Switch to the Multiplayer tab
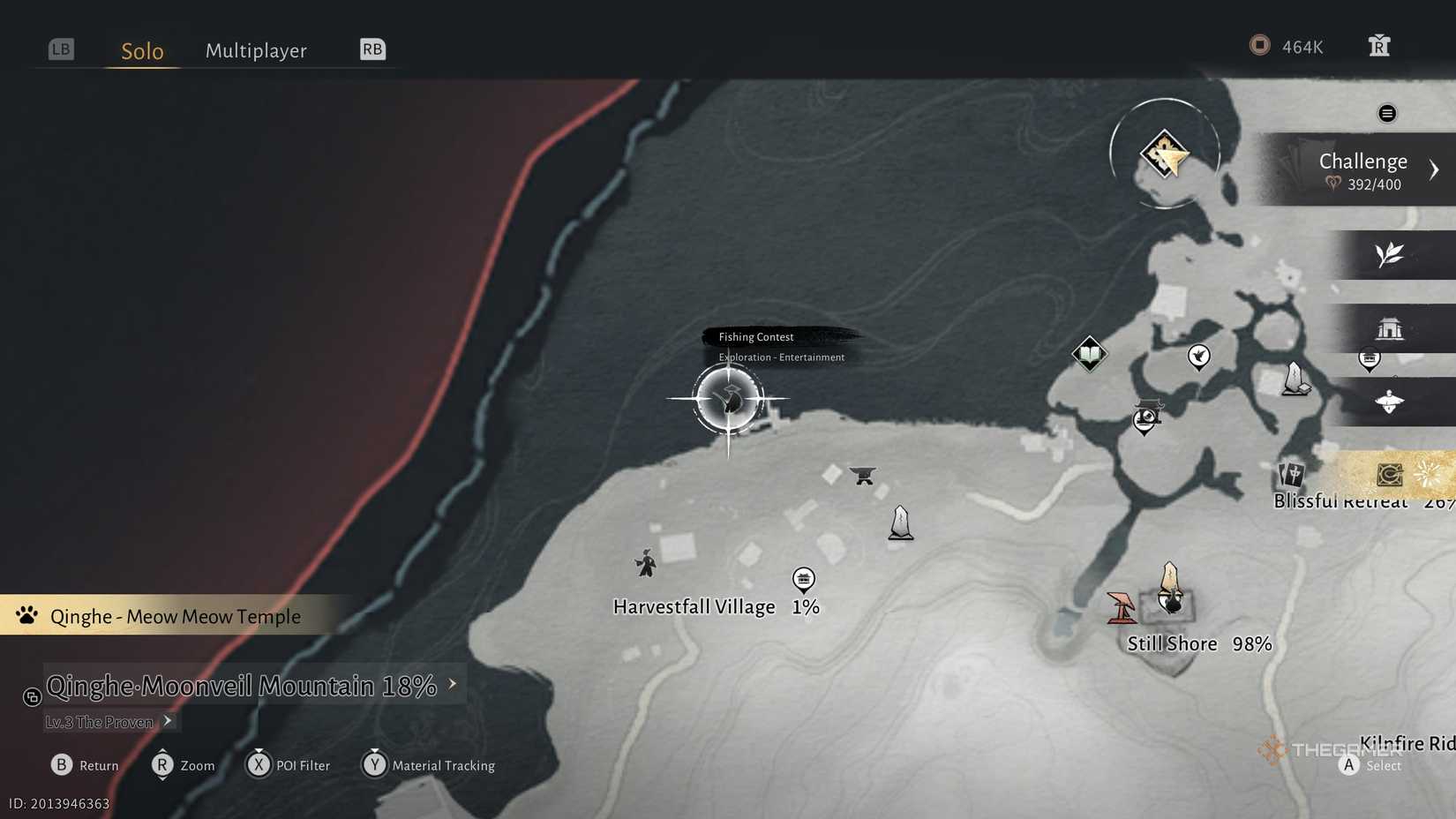Screen dimensions: 1456x819 (256, 50)
